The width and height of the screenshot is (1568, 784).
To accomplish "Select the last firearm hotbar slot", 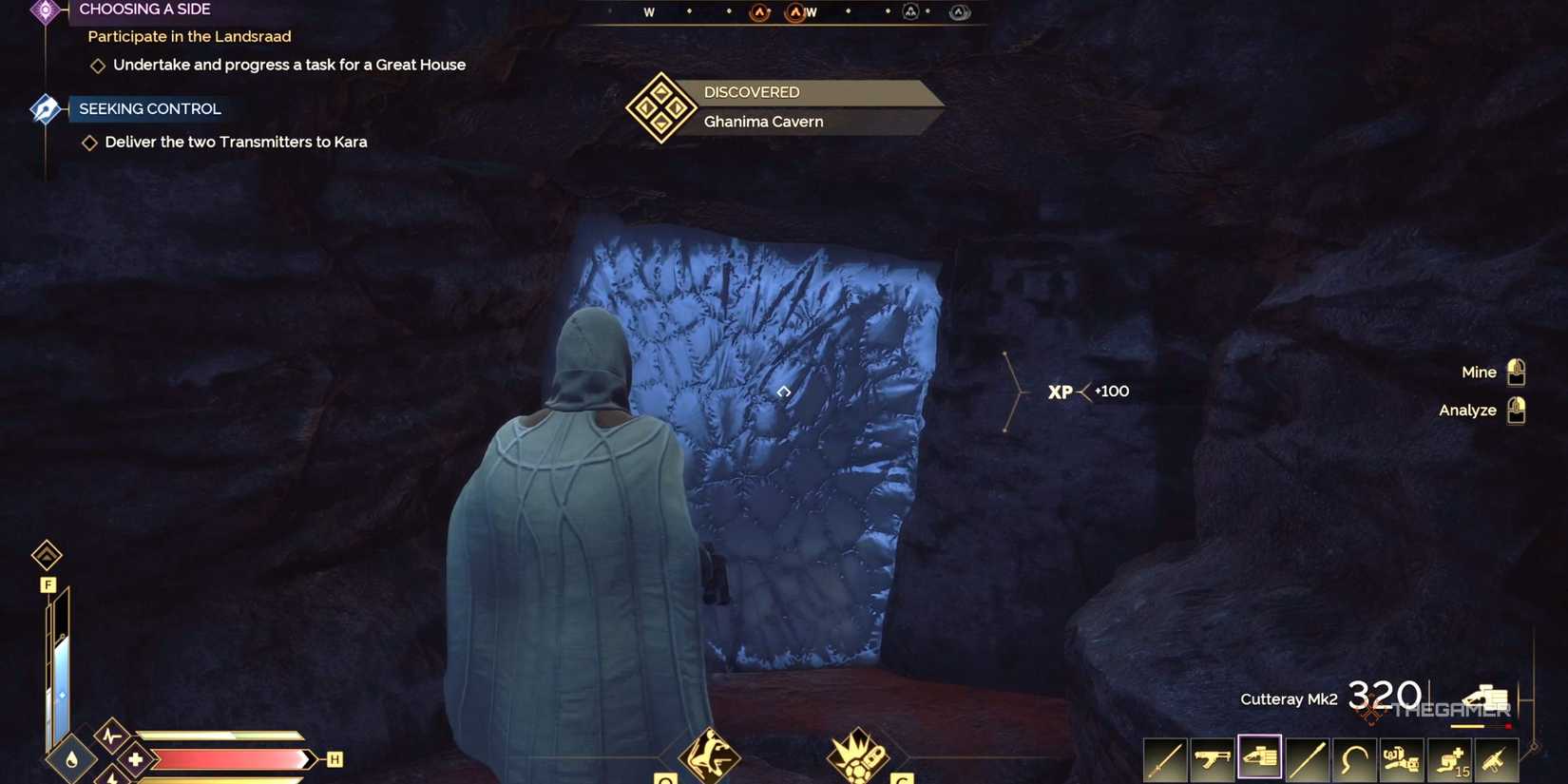I will pos(1497,758).
